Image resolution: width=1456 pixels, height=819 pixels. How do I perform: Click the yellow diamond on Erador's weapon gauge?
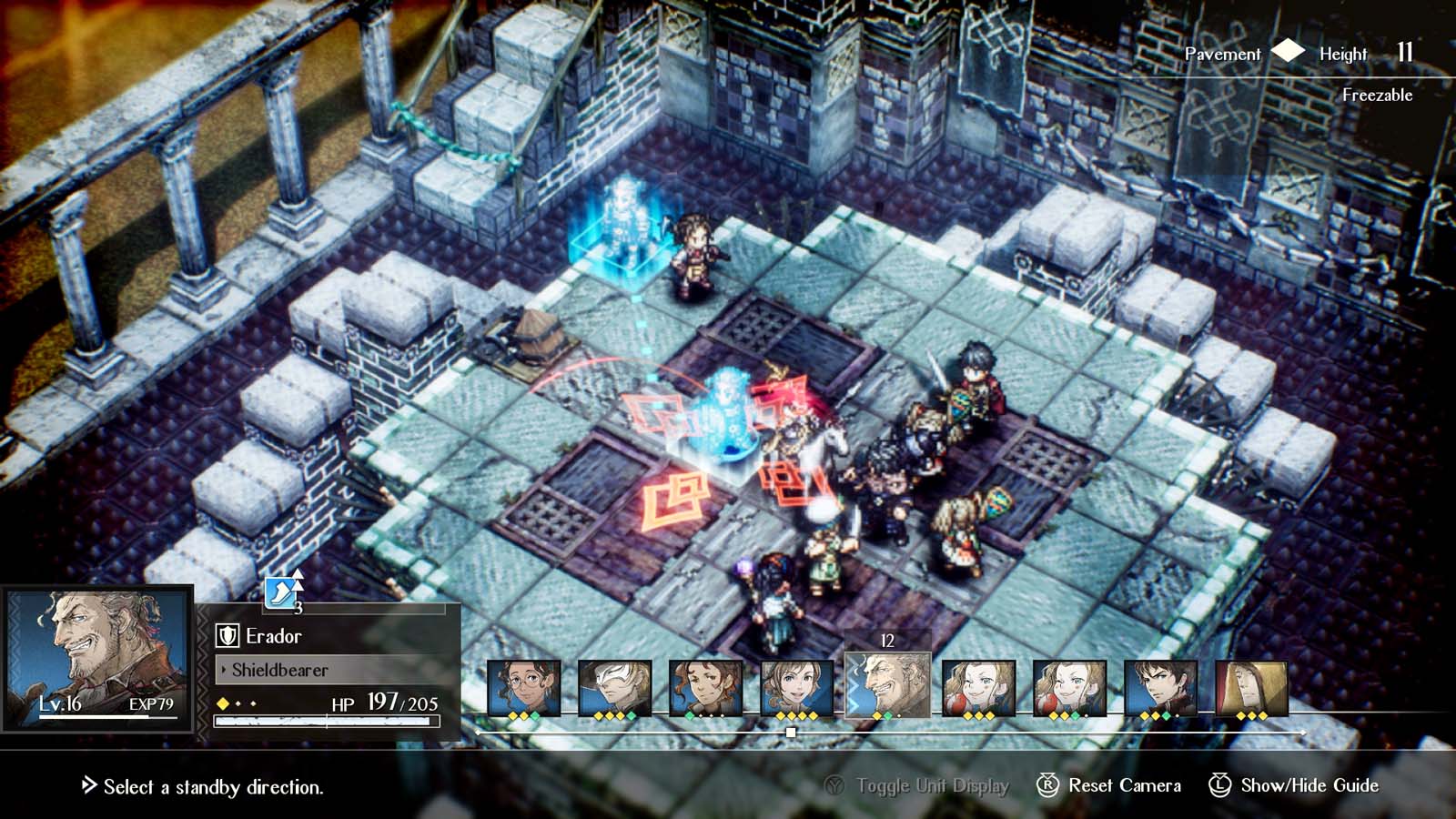(222, 703)
